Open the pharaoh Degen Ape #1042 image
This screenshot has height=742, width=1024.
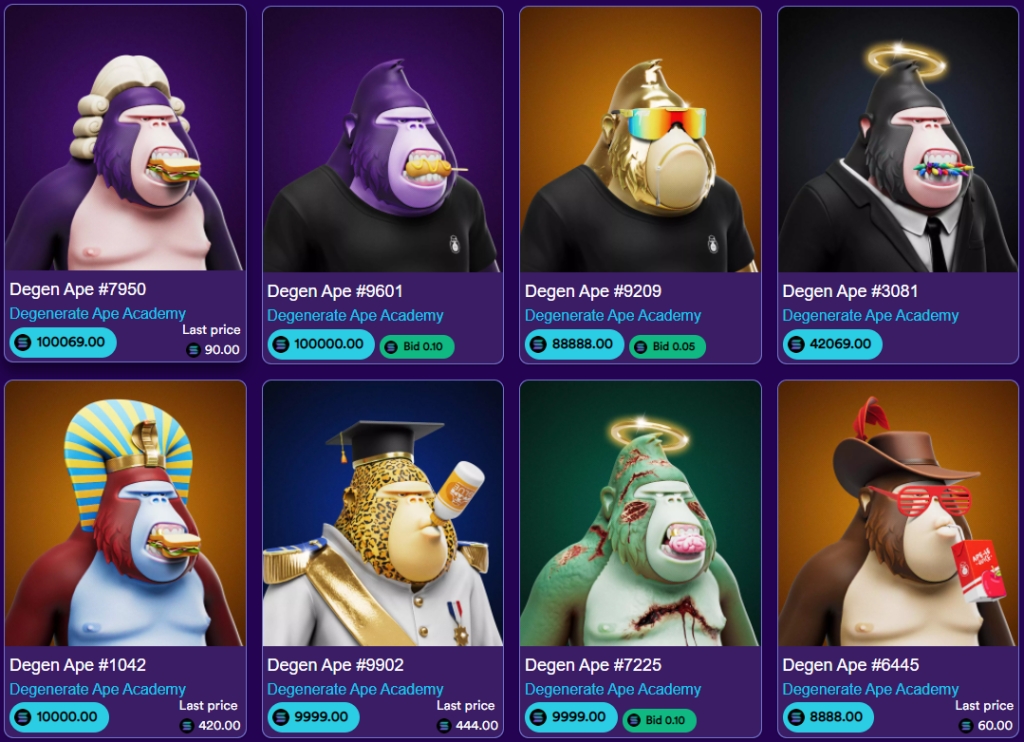[x=125, y=514]
